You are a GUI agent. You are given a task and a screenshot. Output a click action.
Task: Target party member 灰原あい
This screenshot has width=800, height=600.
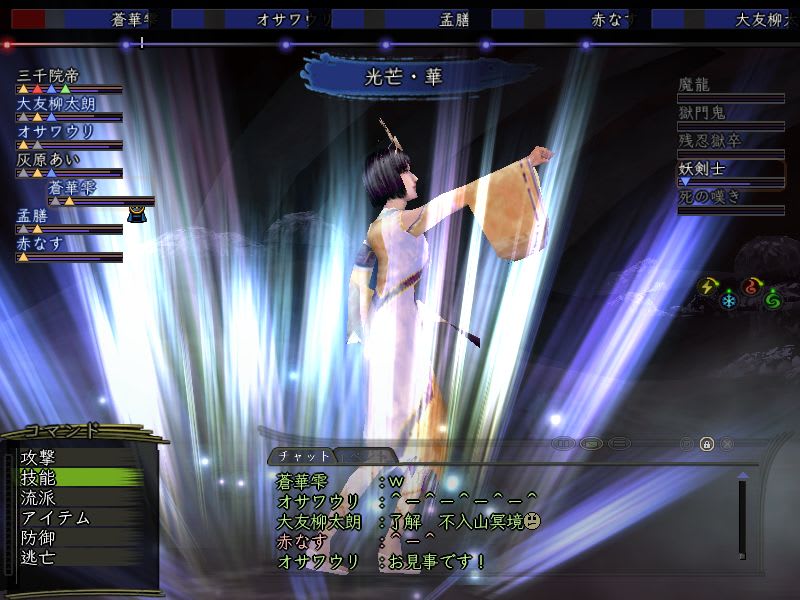(x=48, y=159)
